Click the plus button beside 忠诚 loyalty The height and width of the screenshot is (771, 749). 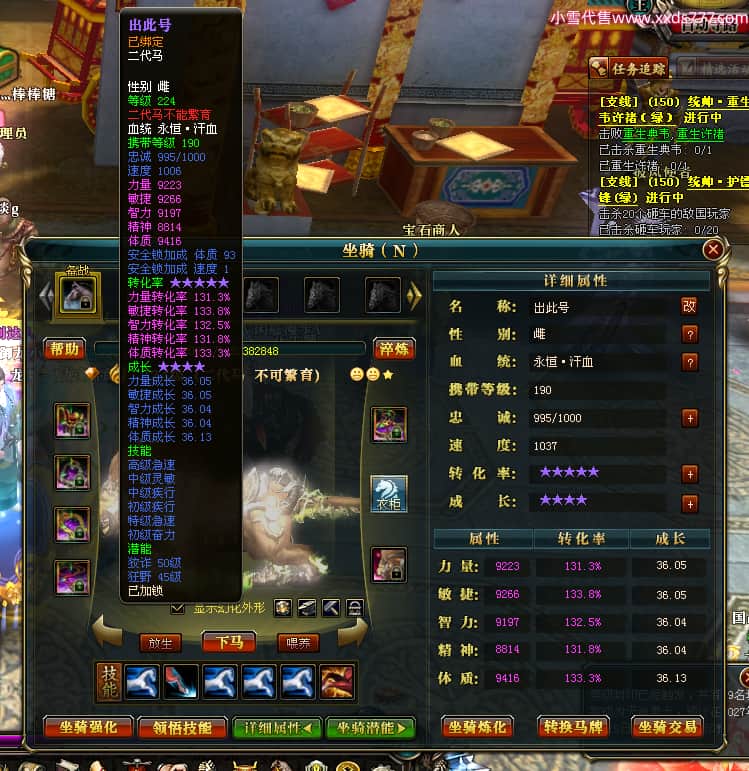click(689, 418)
